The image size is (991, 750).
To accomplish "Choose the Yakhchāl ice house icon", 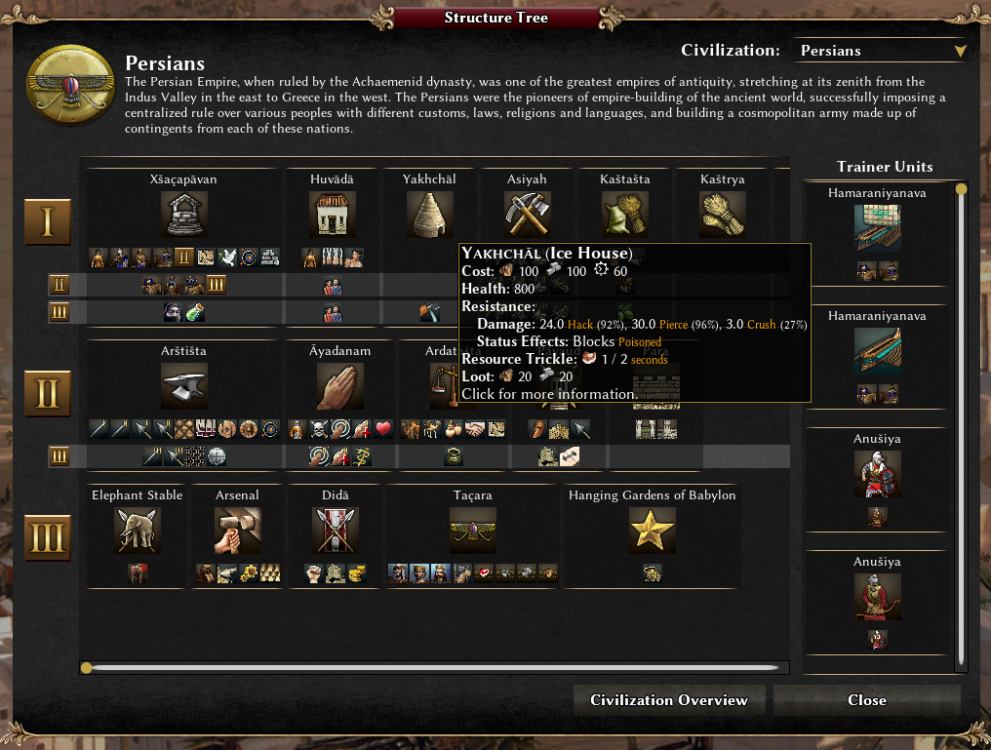I will click(x=429, y=215).
